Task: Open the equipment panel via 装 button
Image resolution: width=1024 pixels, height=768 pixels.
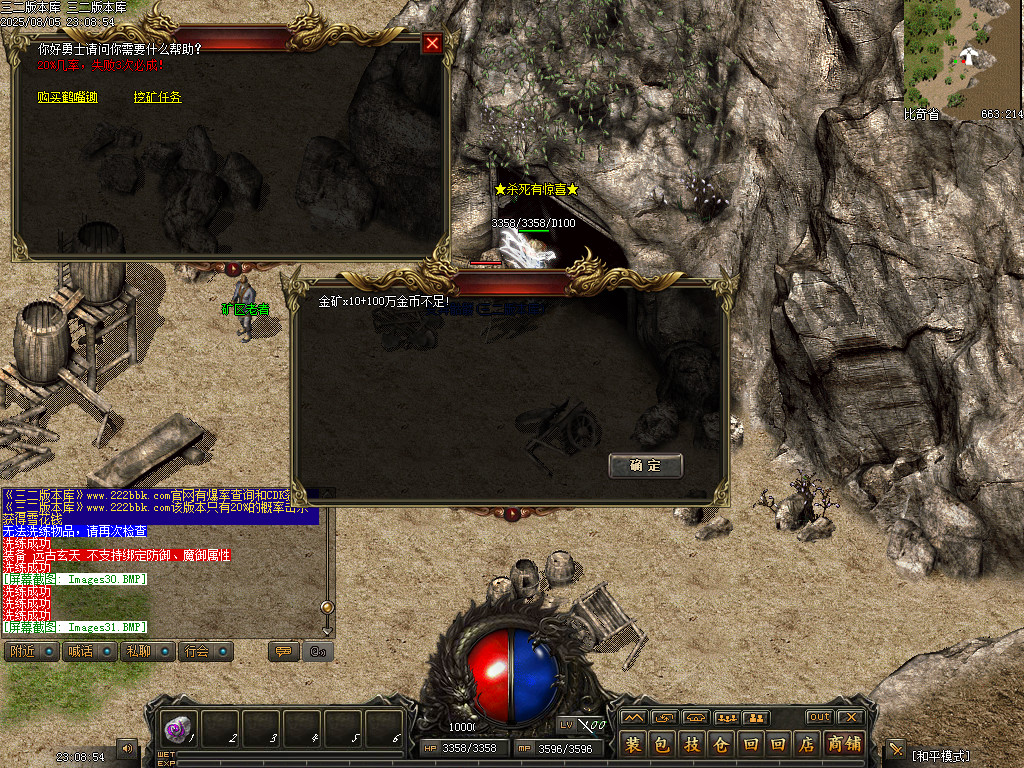Action: [633, 745]
